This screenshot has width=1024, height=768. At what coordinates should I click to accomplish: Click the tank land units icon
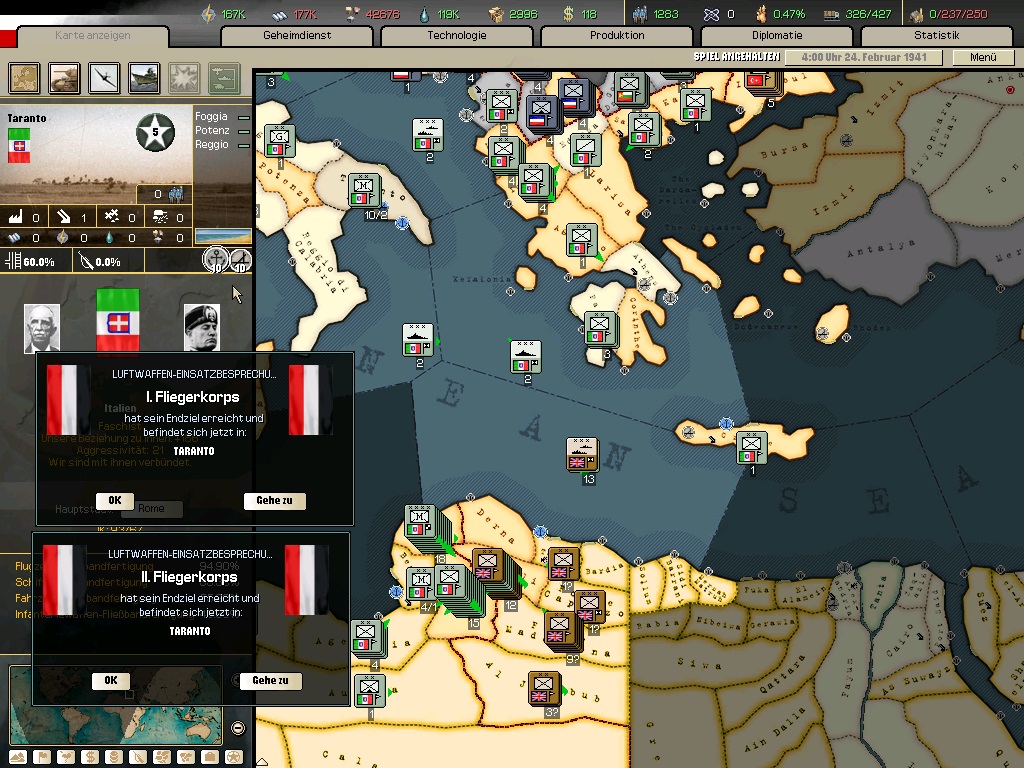pyautogui.click(x=64, y=77)
